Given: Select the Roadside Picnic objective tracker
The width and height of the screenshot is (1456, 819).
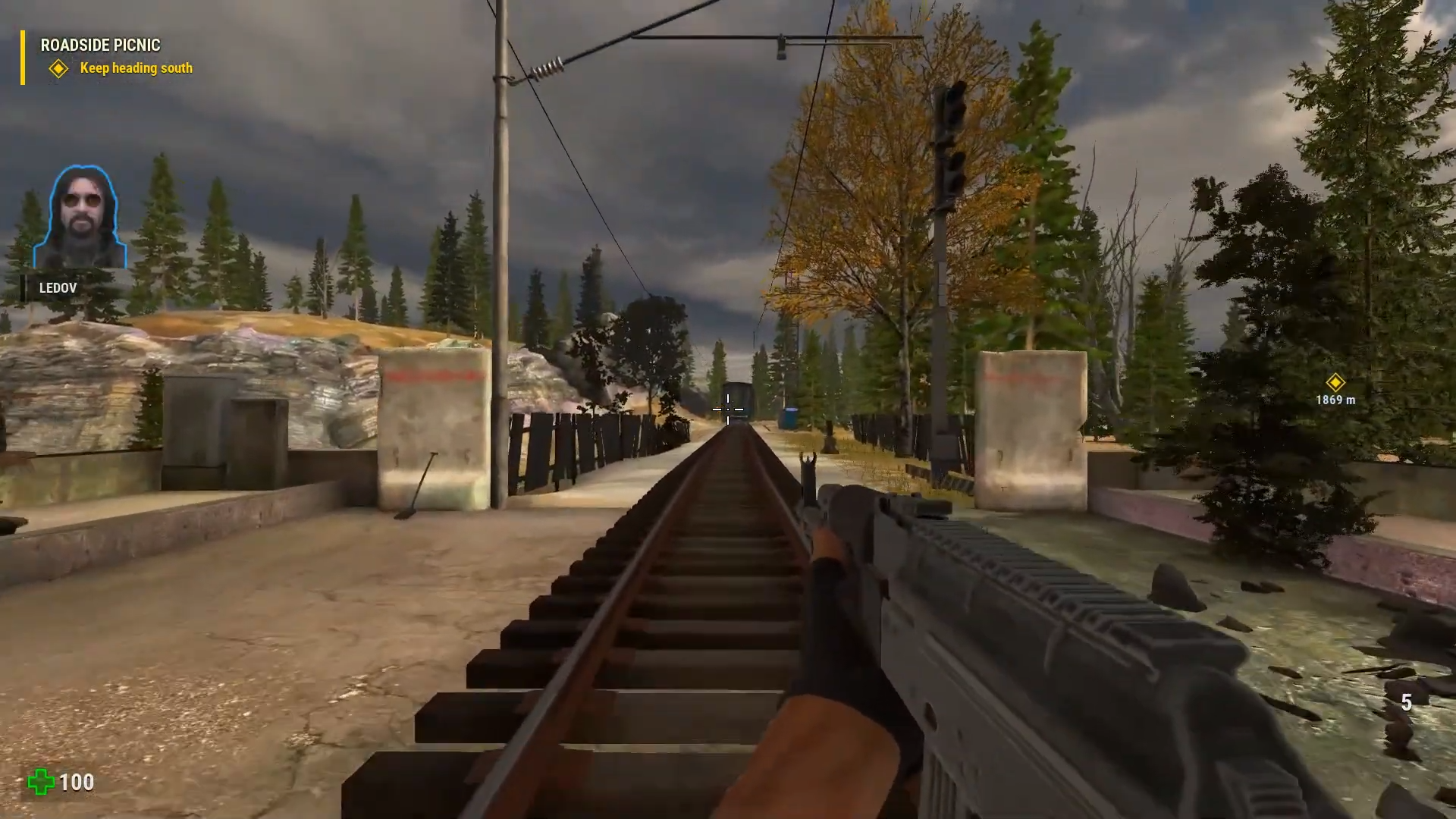Looking at the screenshot, I should pos(100,45).
